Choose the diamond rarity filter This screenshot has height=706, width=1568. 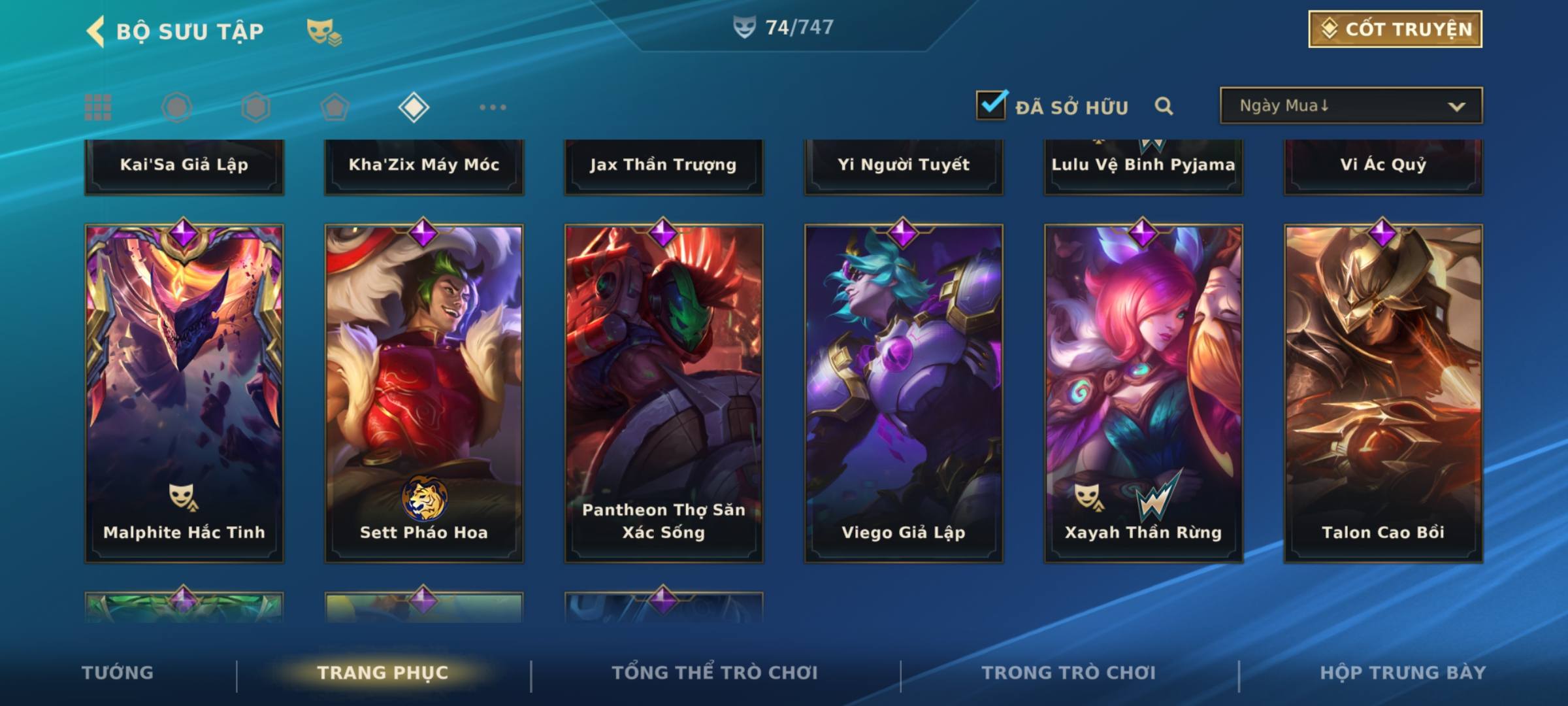[414, 107]
